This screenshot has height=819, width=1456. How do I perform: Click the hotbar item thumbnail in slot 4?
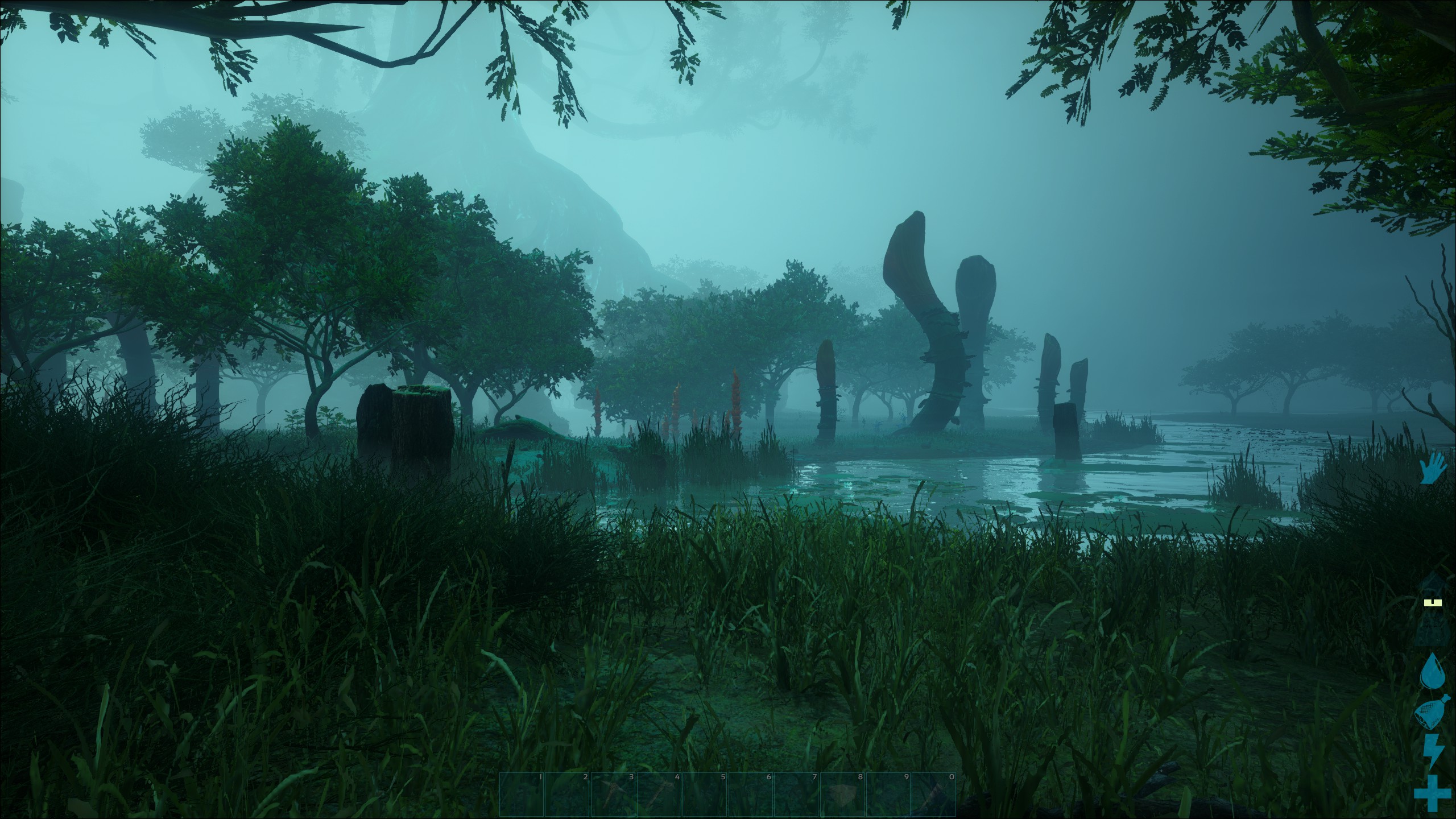tap(658, 795)
